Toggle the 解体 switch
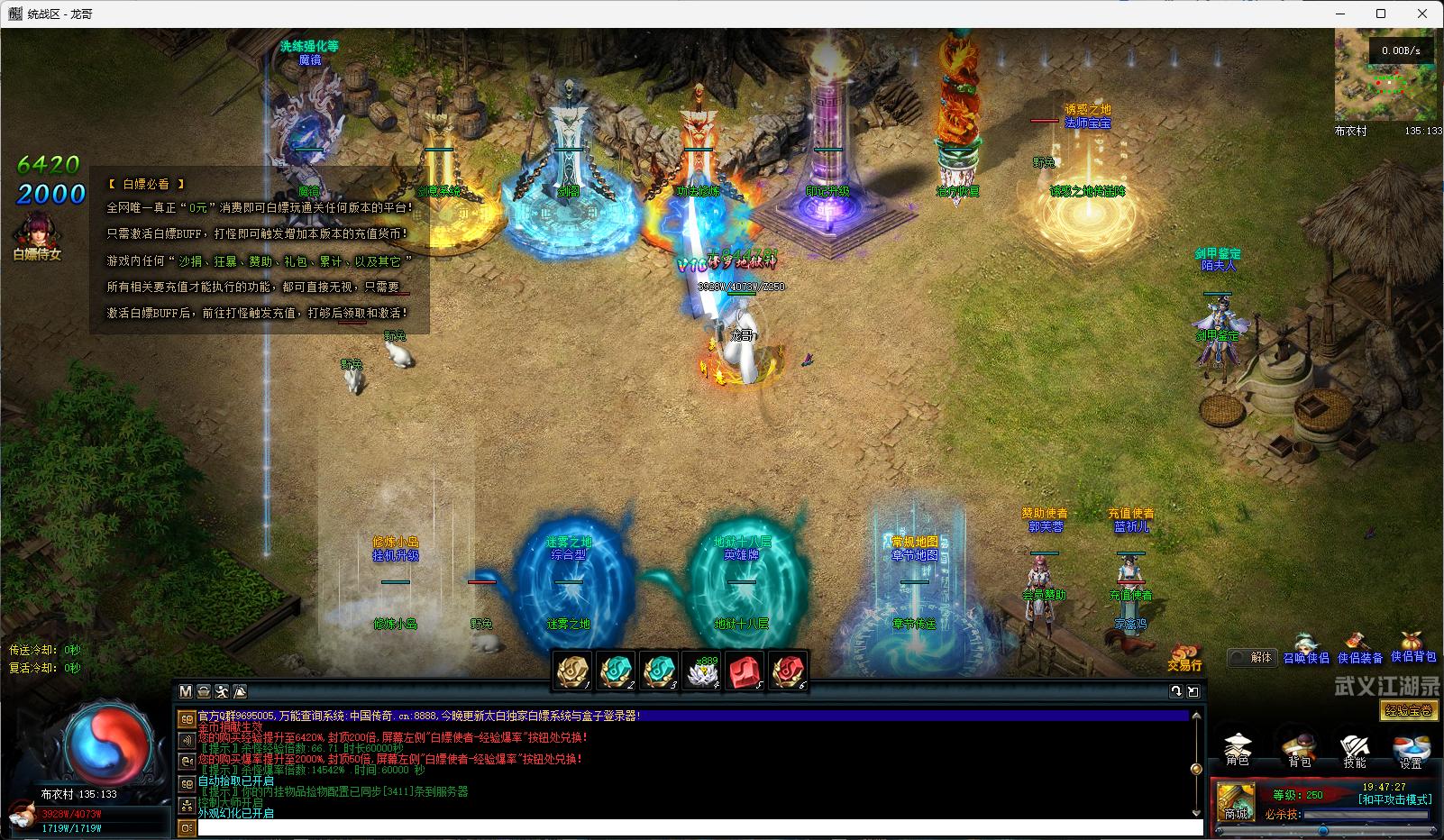Viewport: 1444px width, 840px height. (x=1253, y=657)
